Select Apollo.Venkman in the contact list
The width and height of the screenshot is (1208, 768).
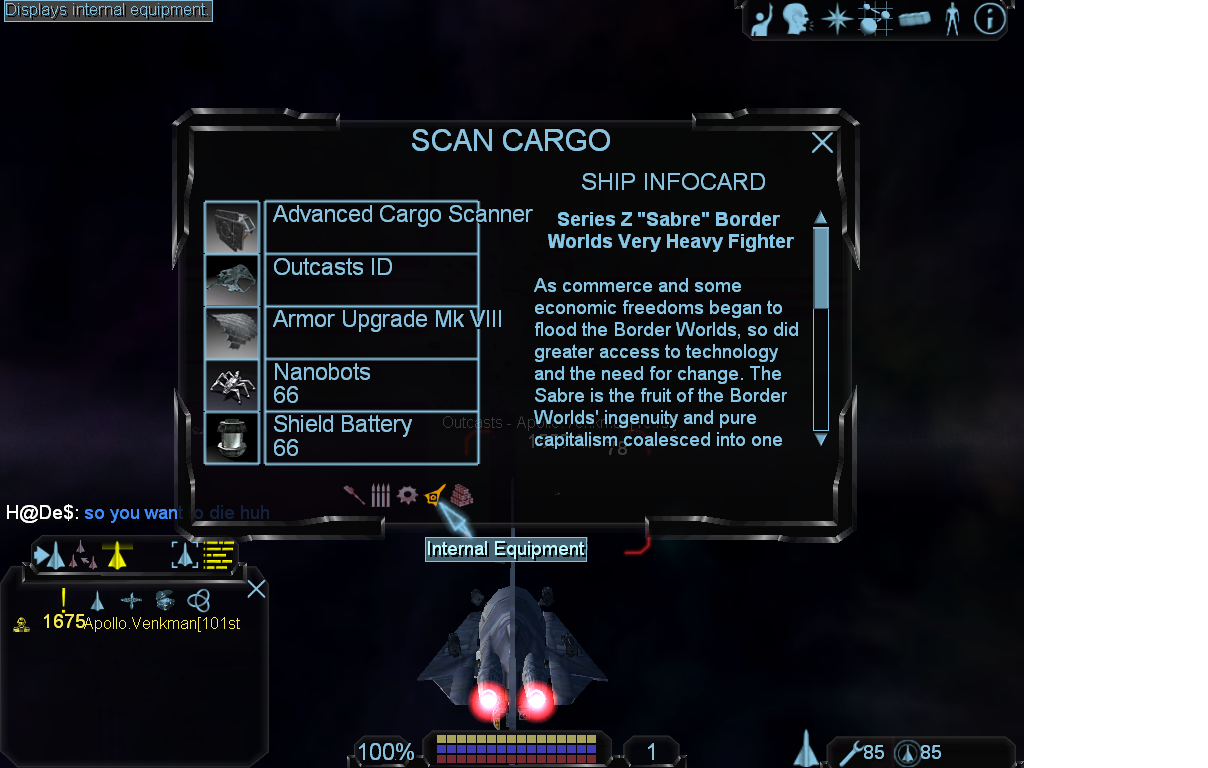coord(160,623)
